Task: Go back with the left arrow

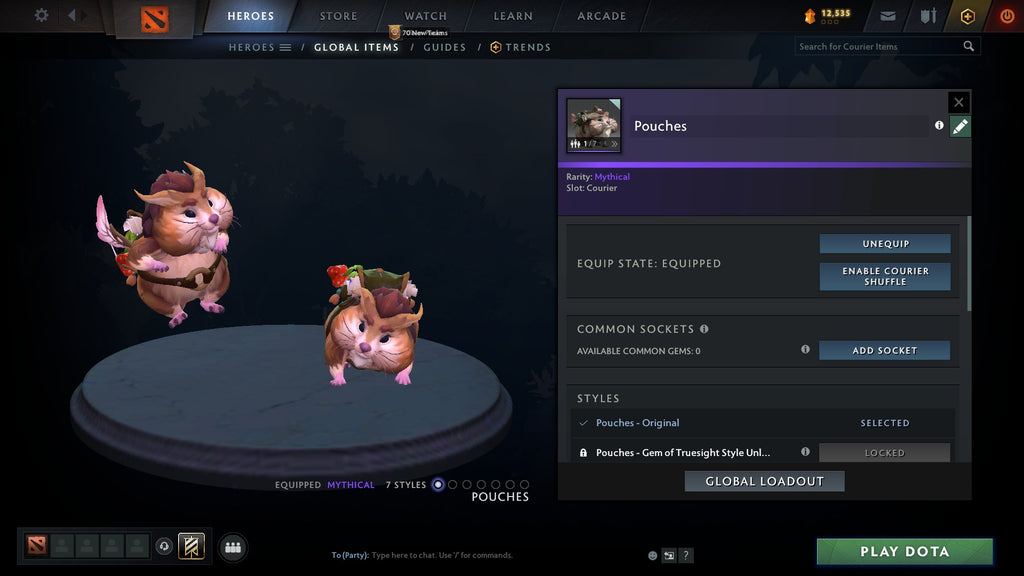Action: 71,15
